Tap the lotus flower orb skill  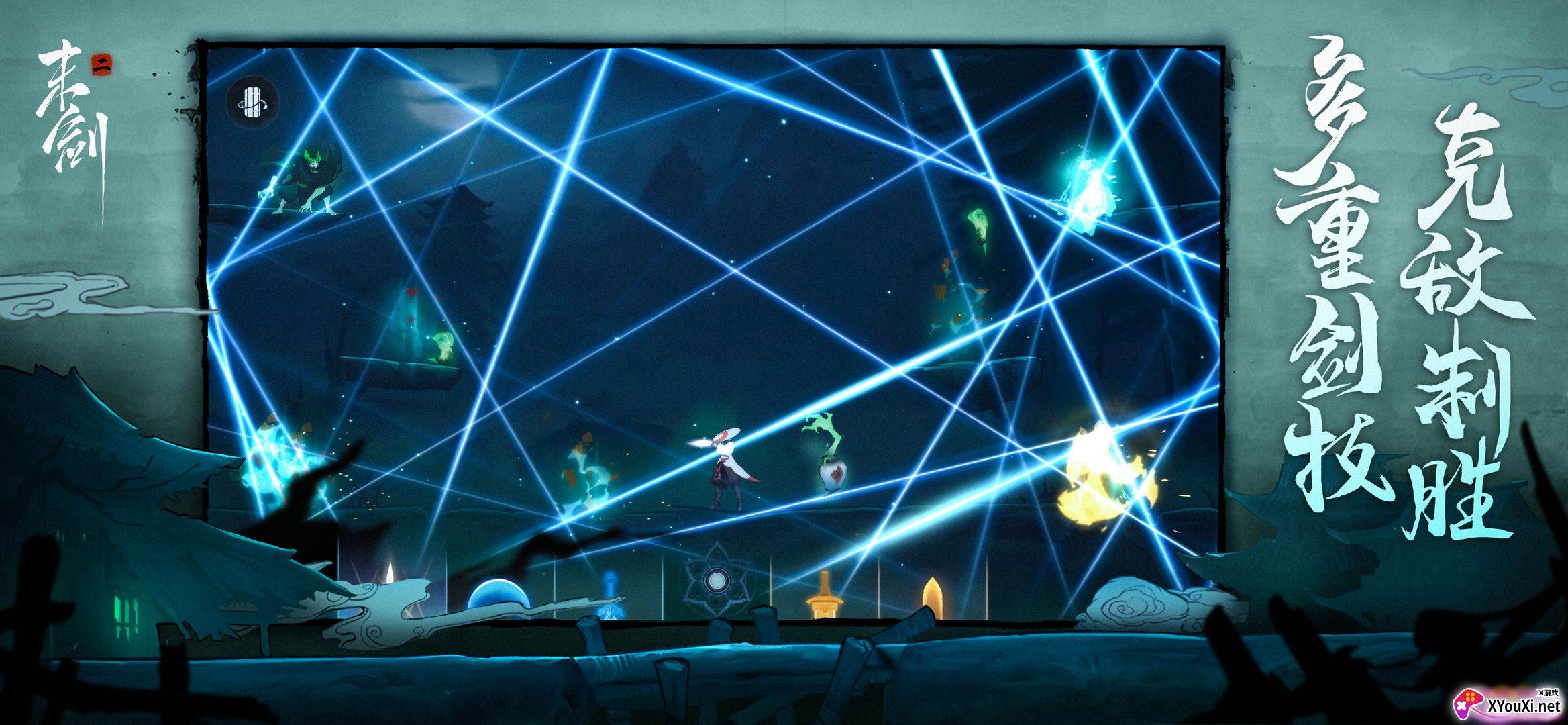point(716,580)
